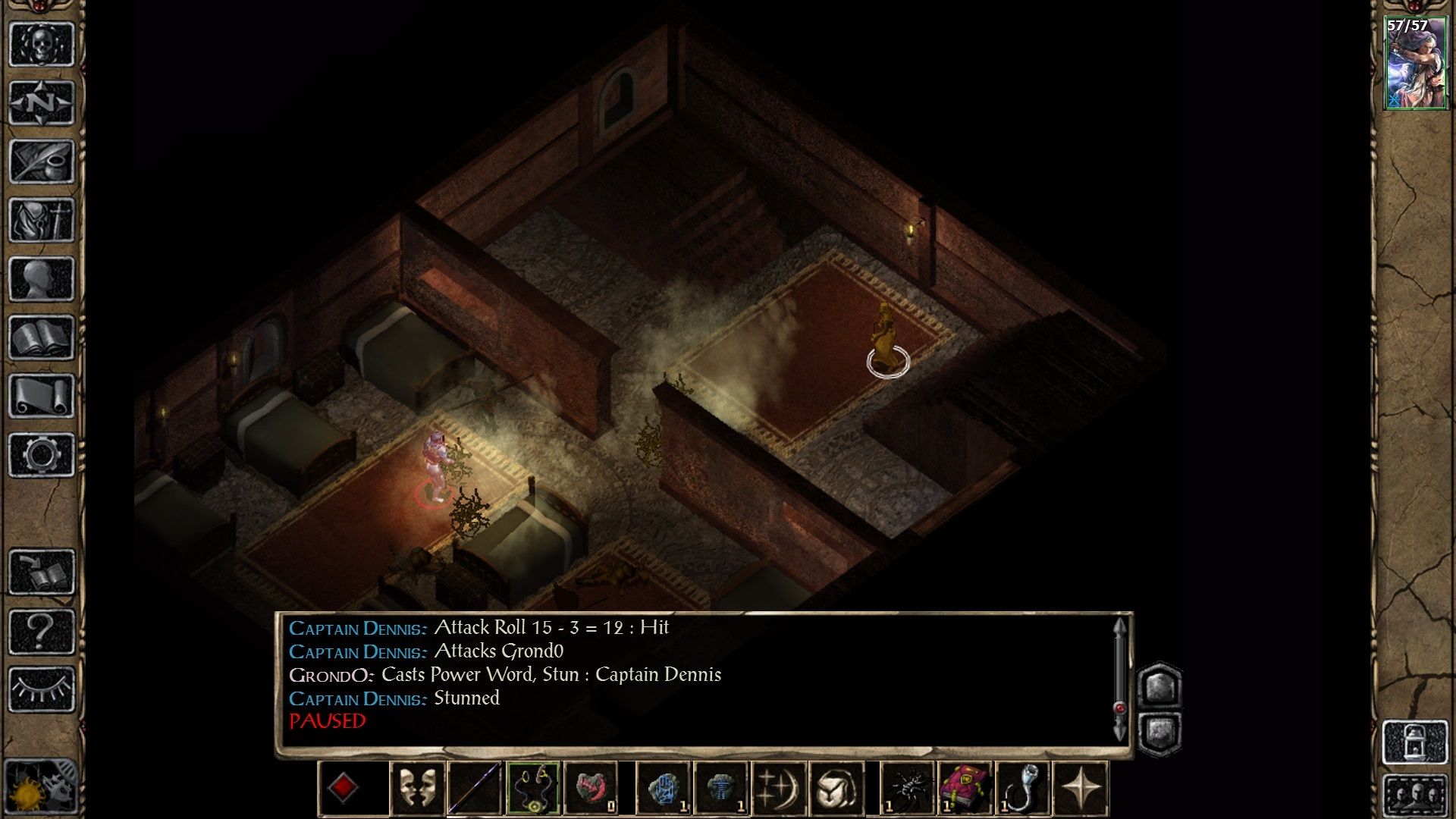
Task: Open the special abilities star button
Action: [1081, 789]
